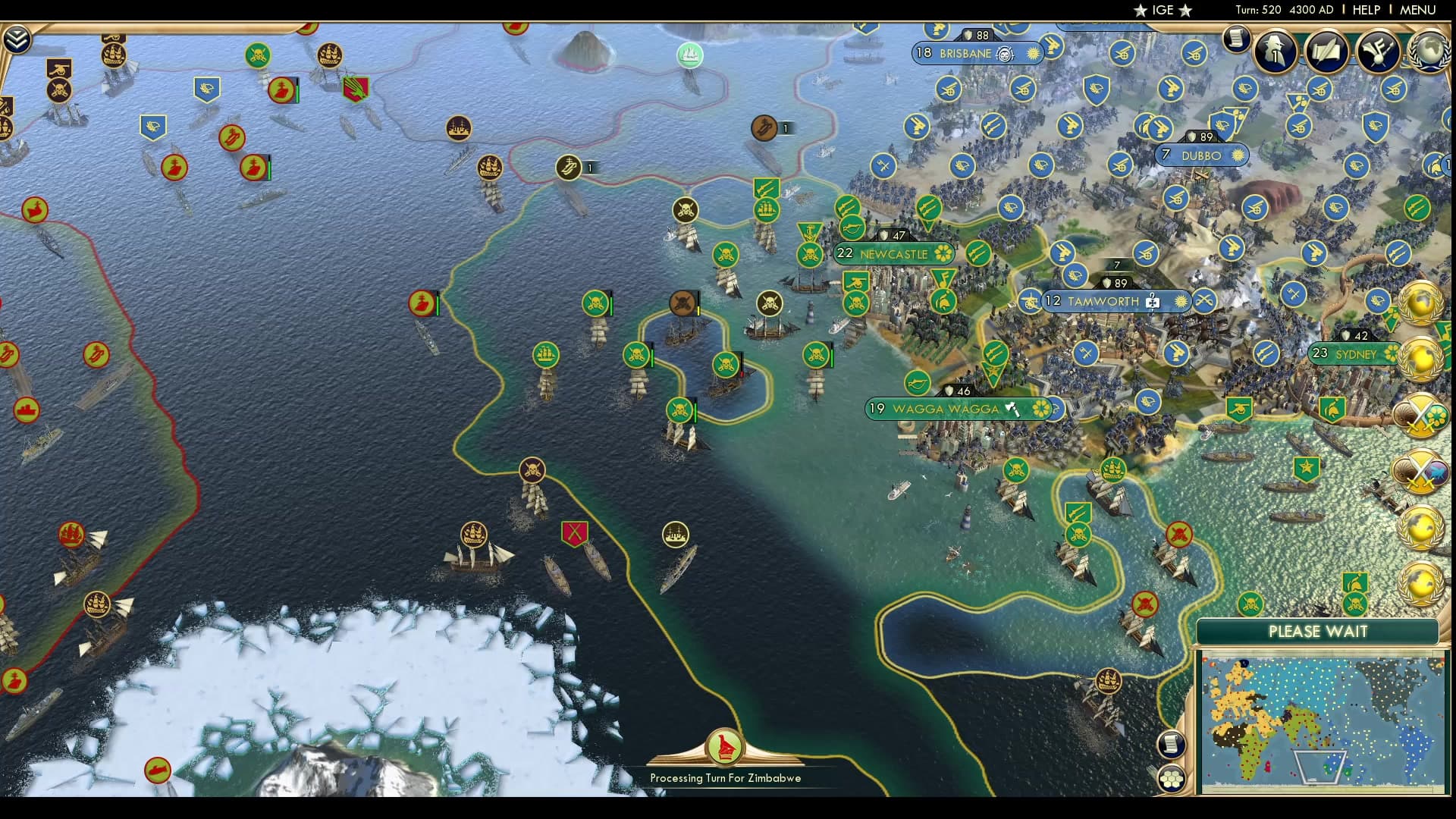Toggle Strategic View with the hexagon icon

coord(1172,777)
